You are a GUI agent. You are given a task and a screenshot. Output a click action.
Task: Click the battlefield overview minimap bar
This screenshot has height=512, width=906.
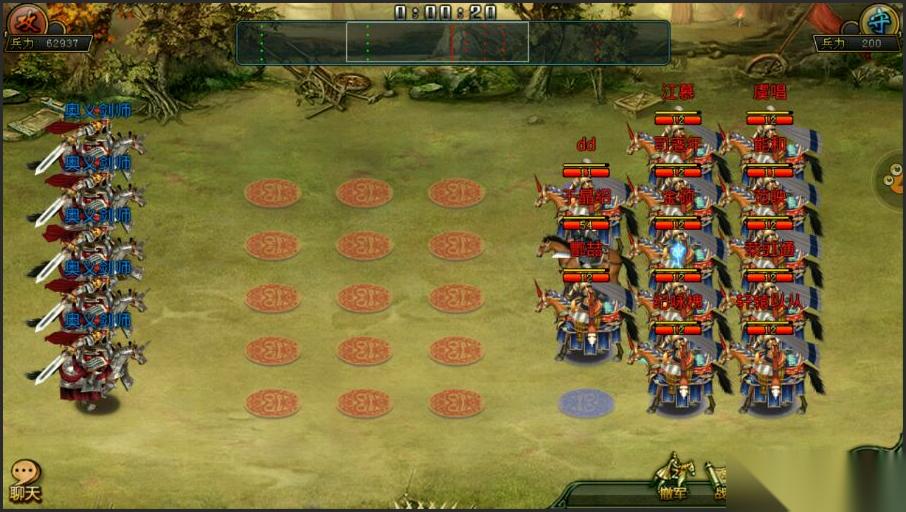[x=452, y=42]
